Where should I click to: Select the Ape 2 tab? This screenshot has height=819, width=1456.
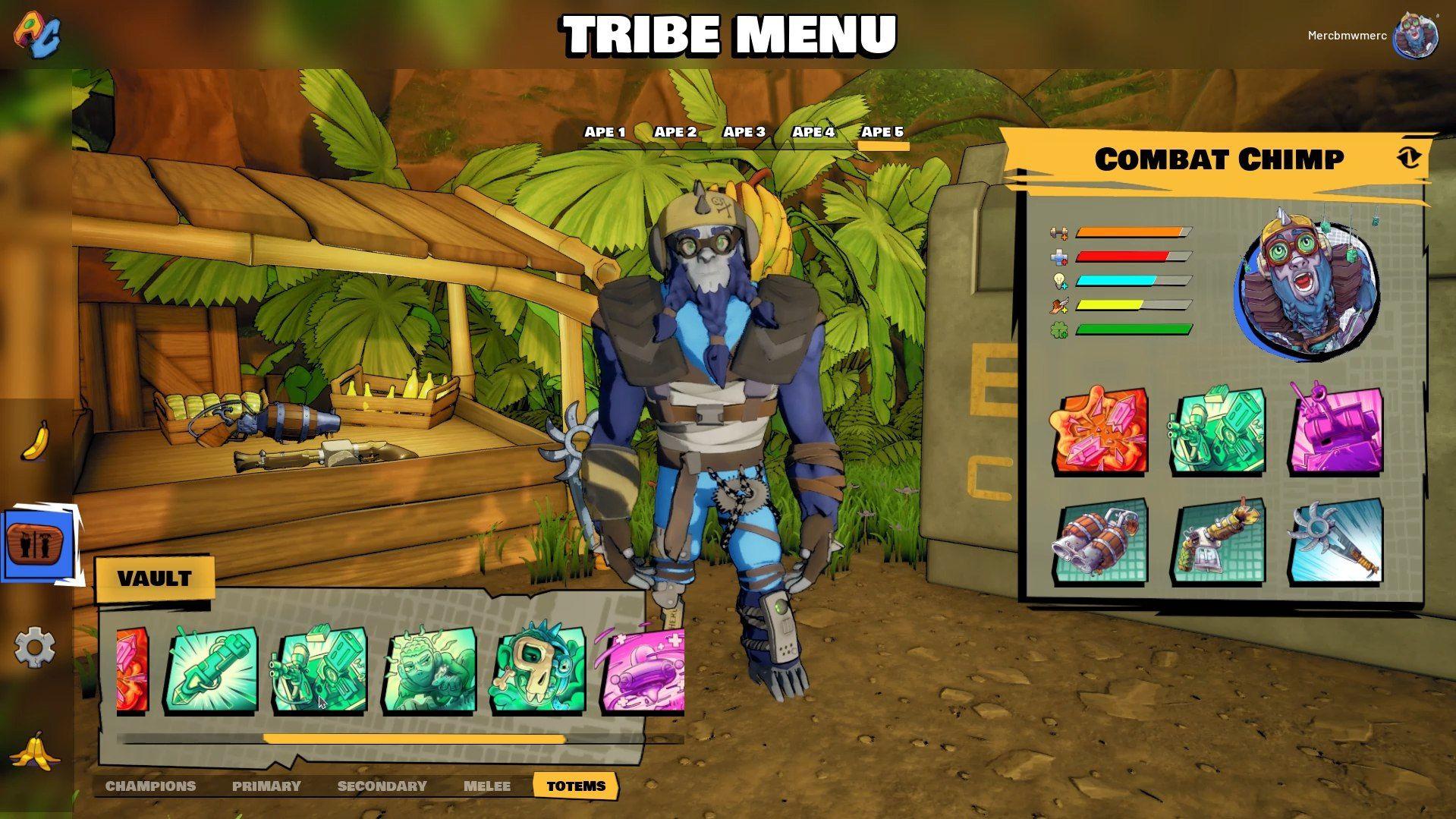675,132
